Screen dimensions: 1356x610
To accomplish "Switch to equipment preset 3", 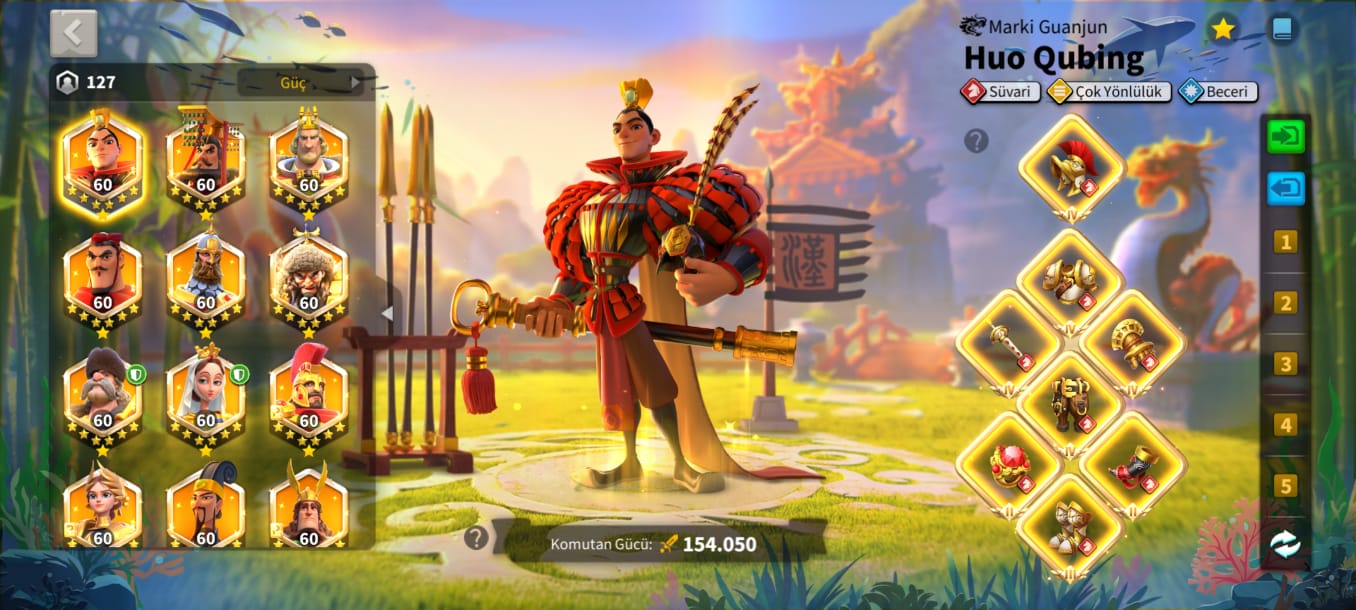I will coord(1285,364).
